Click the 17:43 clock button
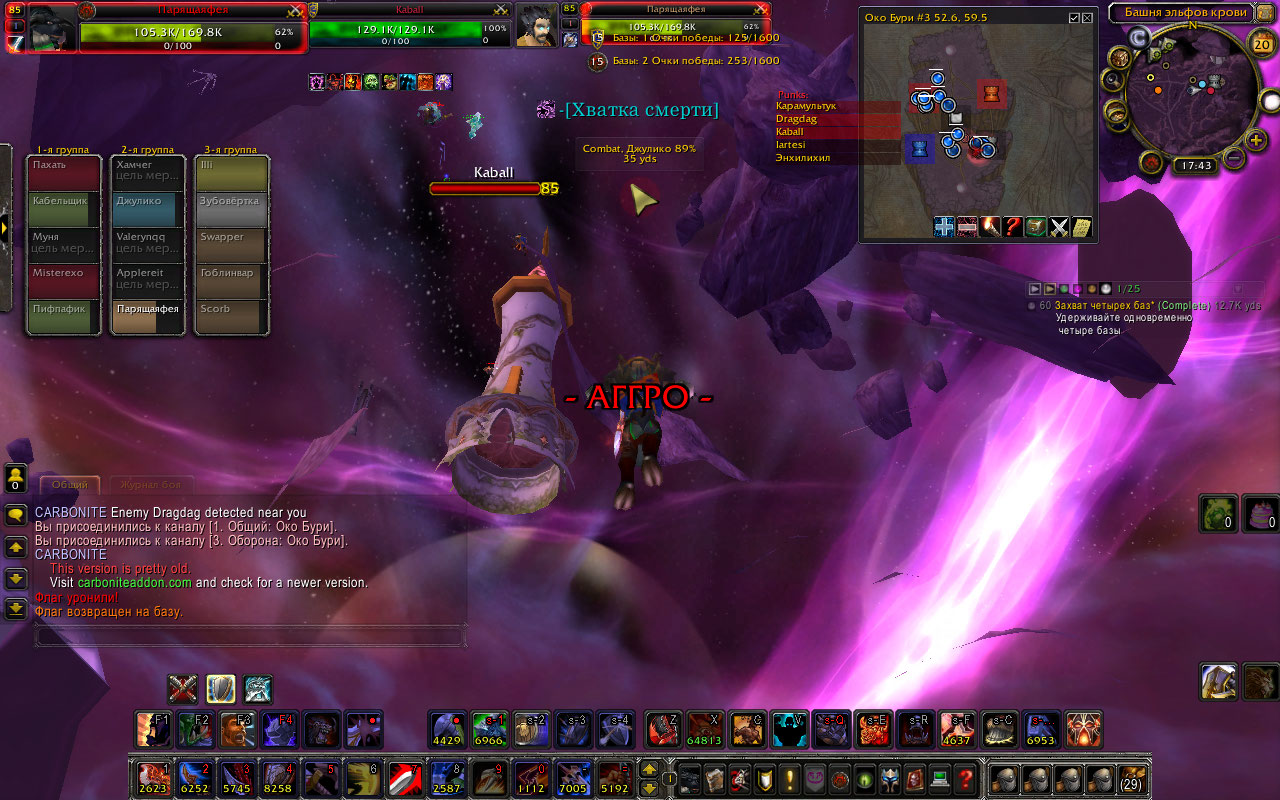This screenshot has width=1280, height=800. [x=1195, y=166]
